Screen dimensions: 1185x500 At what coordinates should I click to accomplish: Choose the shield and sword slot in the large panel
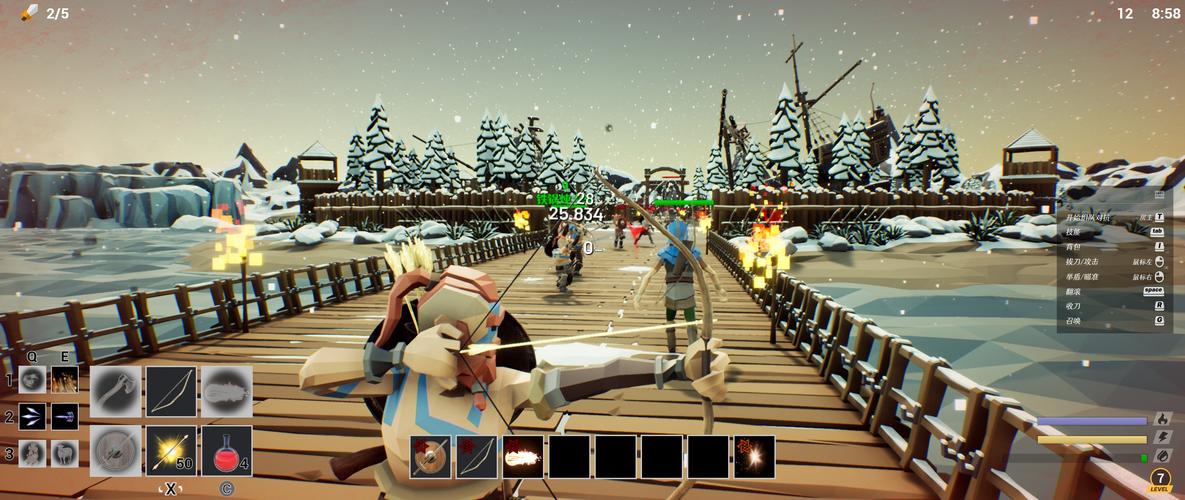point(116,451)
